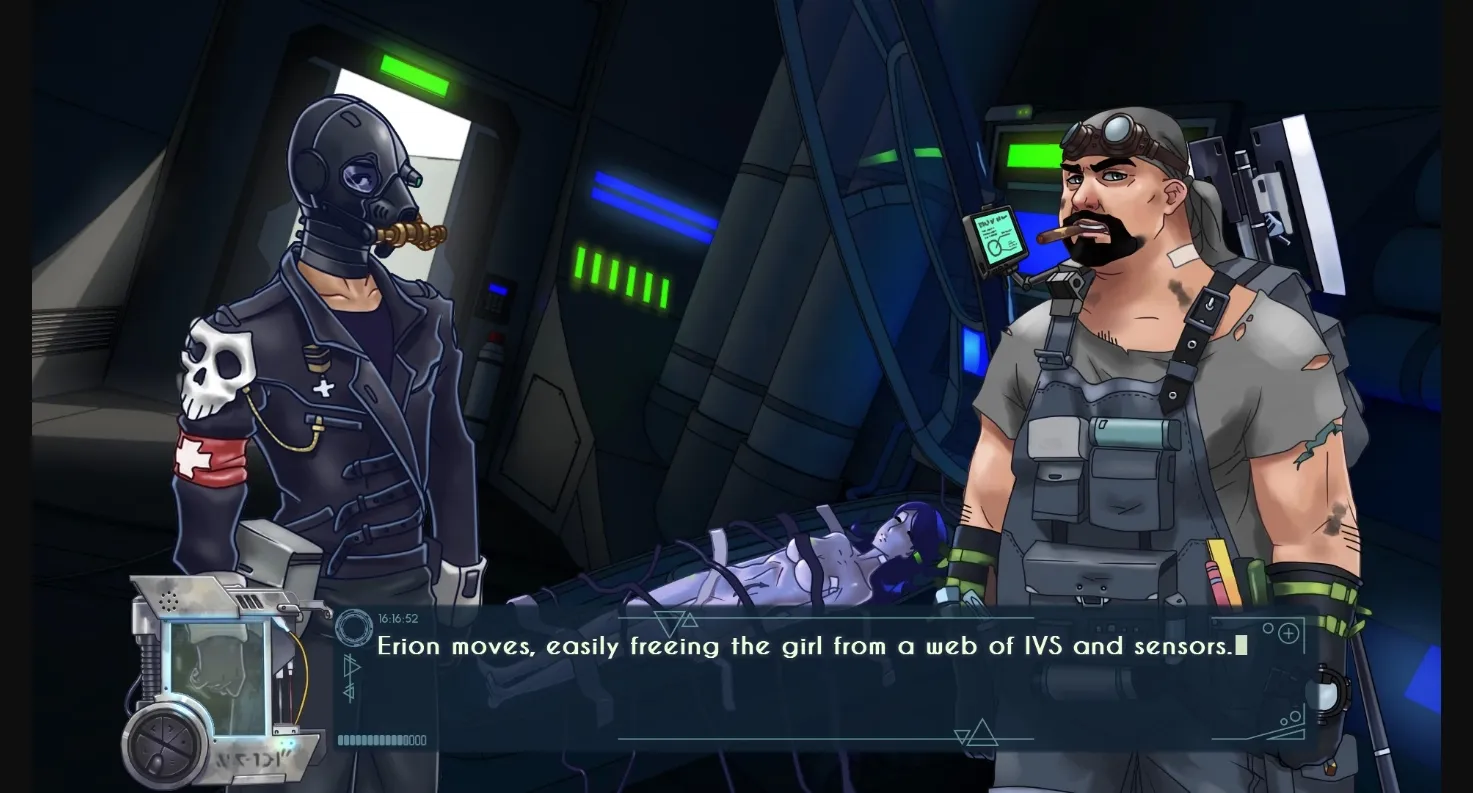Click the lower arrow rune glyph on the sidebar
Screen dimensions: 1473x793
pyautogui.click(x=348, y=691)
